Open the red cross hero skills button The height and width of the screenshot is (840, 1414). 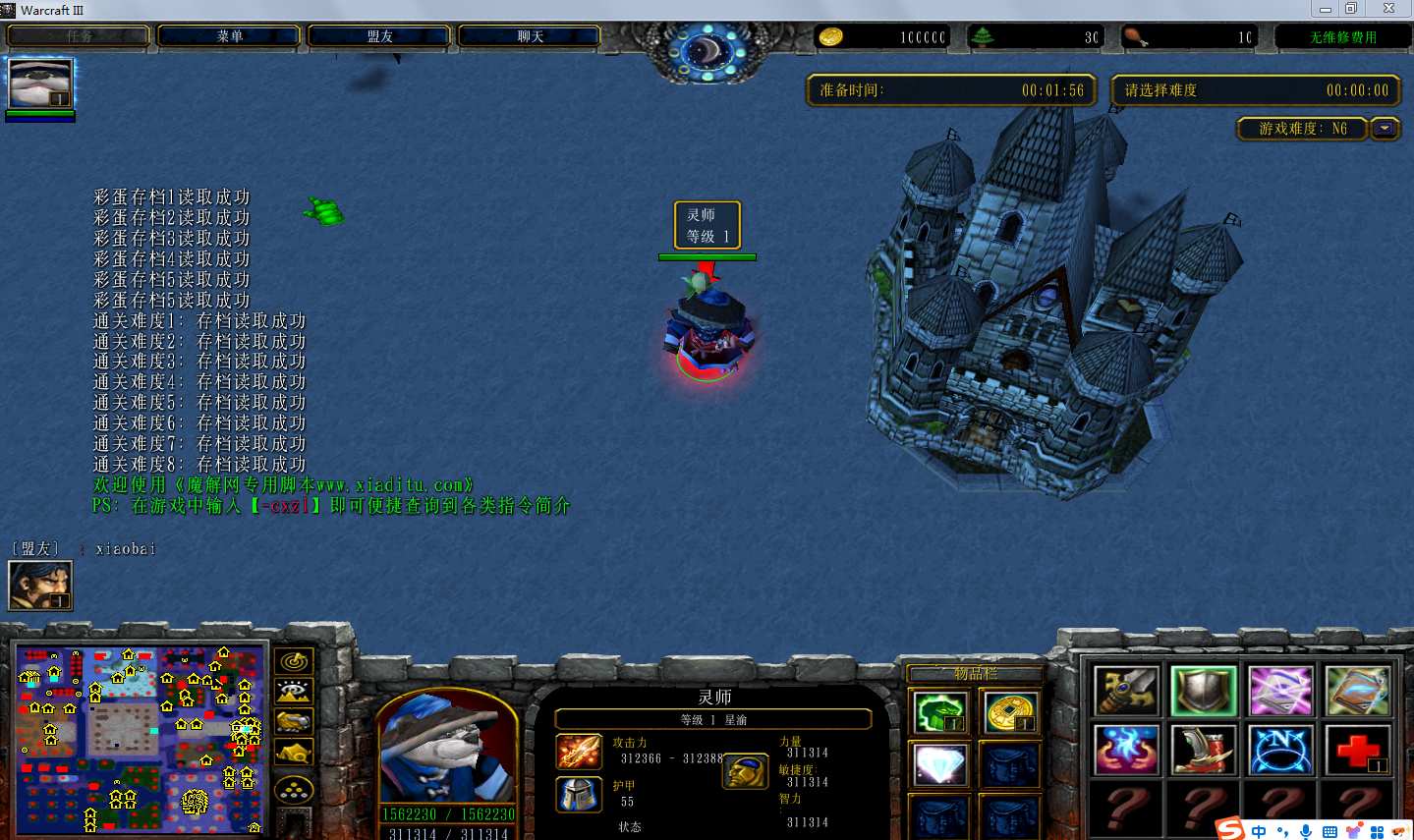[x=1357, y=751]
